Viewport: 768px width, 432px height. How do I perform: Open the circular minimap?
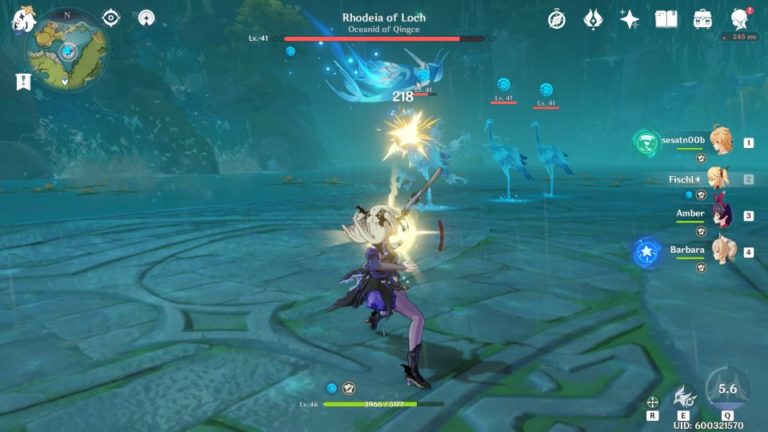67,48
